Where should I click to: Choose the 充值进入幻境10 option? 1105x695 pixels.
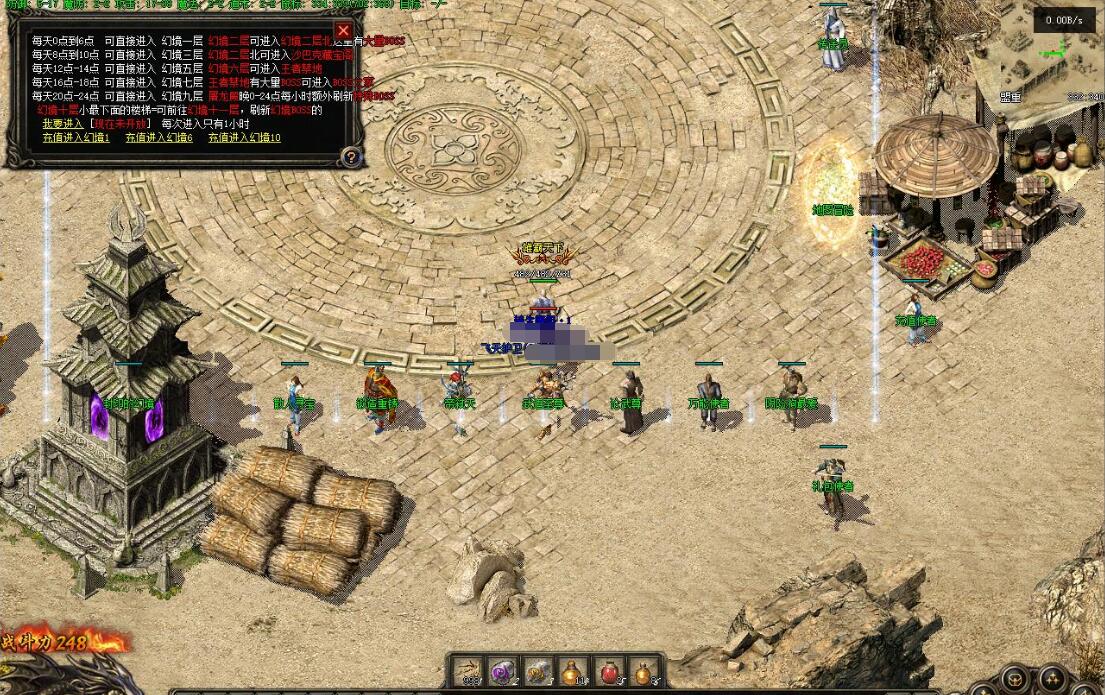pos(244,138)
